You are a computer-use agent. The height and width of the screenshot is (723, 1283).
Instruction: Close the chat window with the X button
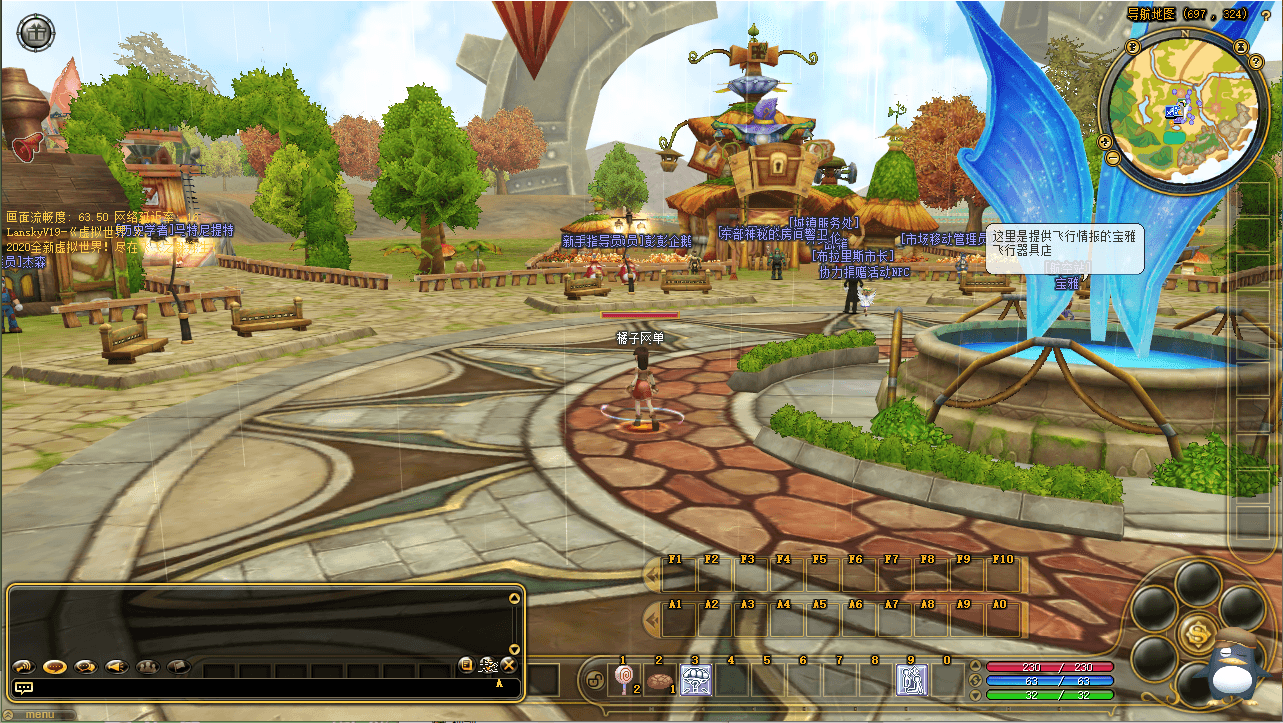pos(508,665)
